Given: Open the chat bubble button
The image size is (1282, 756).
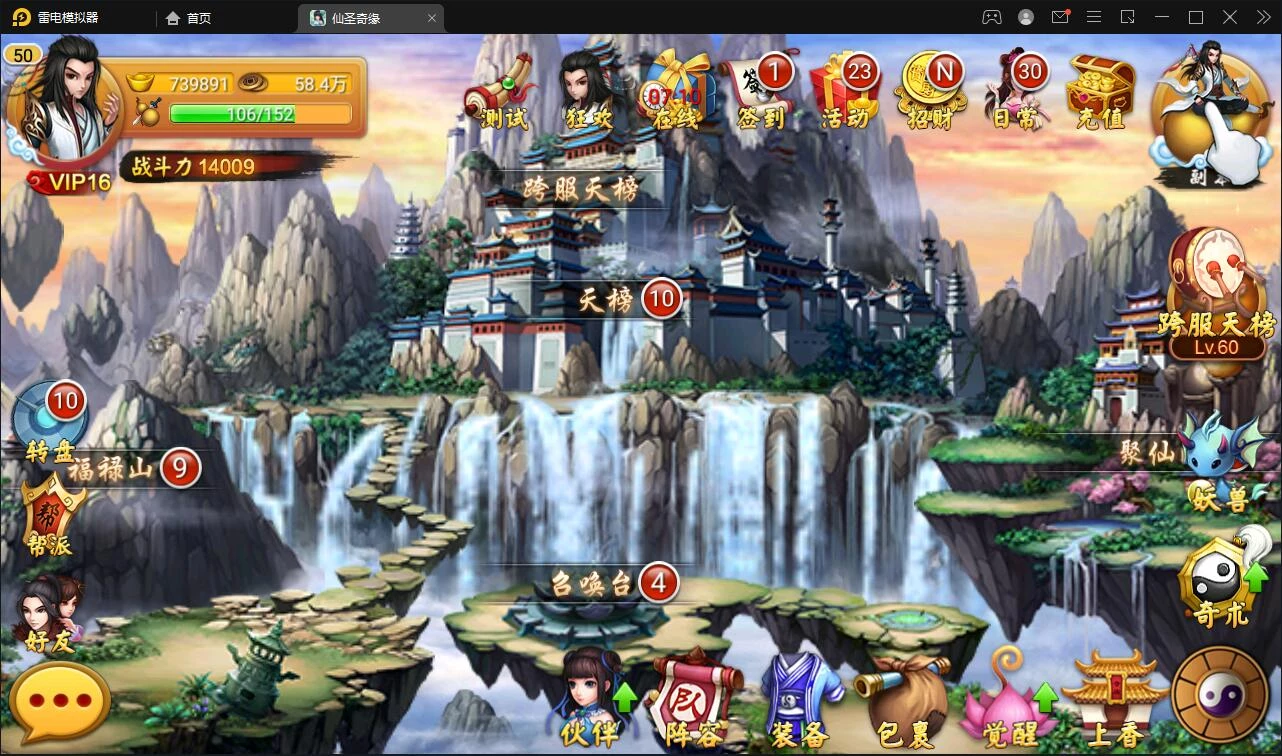Looking at the screenshot, I should tap(60, 701).
